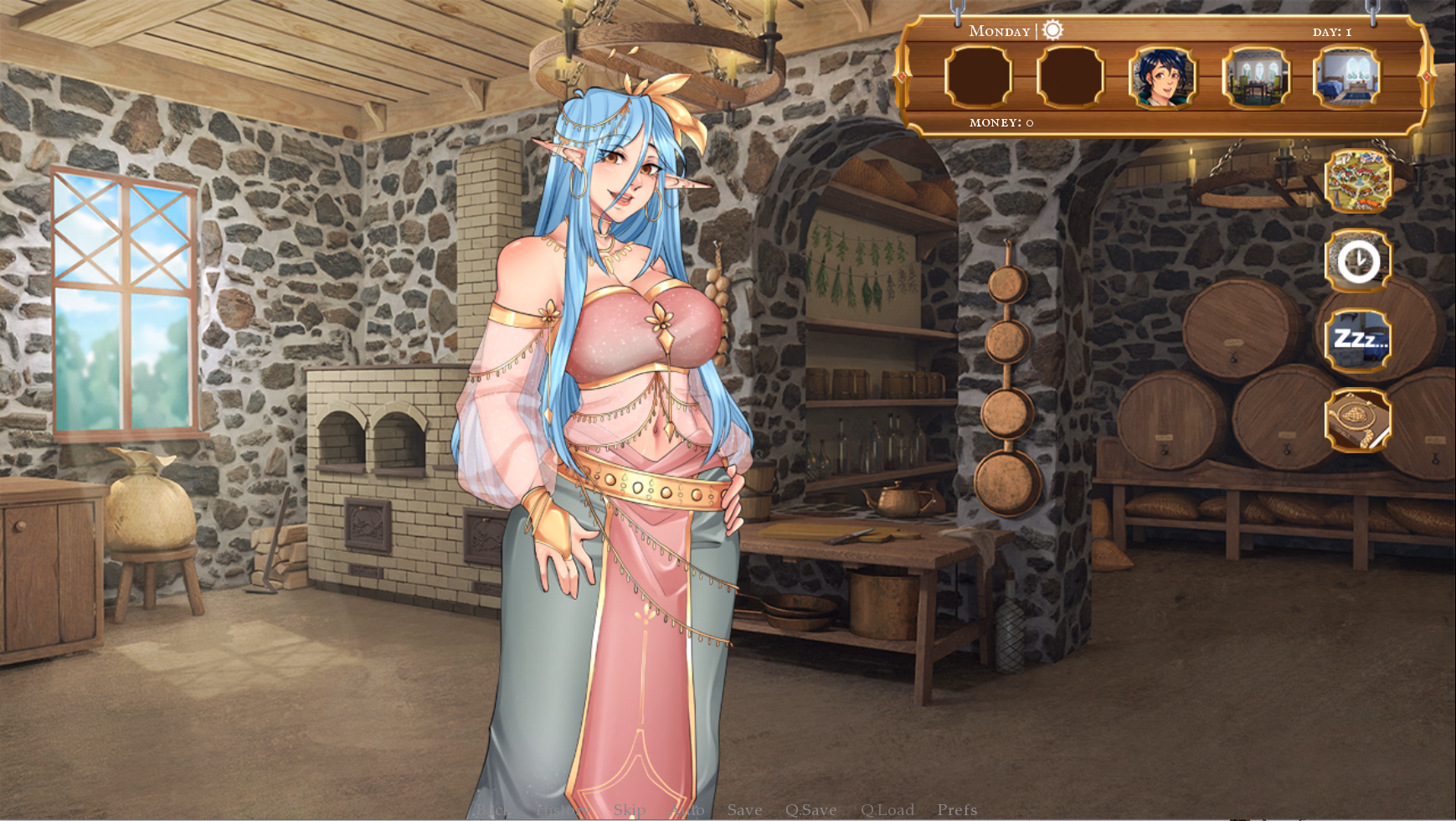Toggle Skip mode

click(x=630, y=810)
